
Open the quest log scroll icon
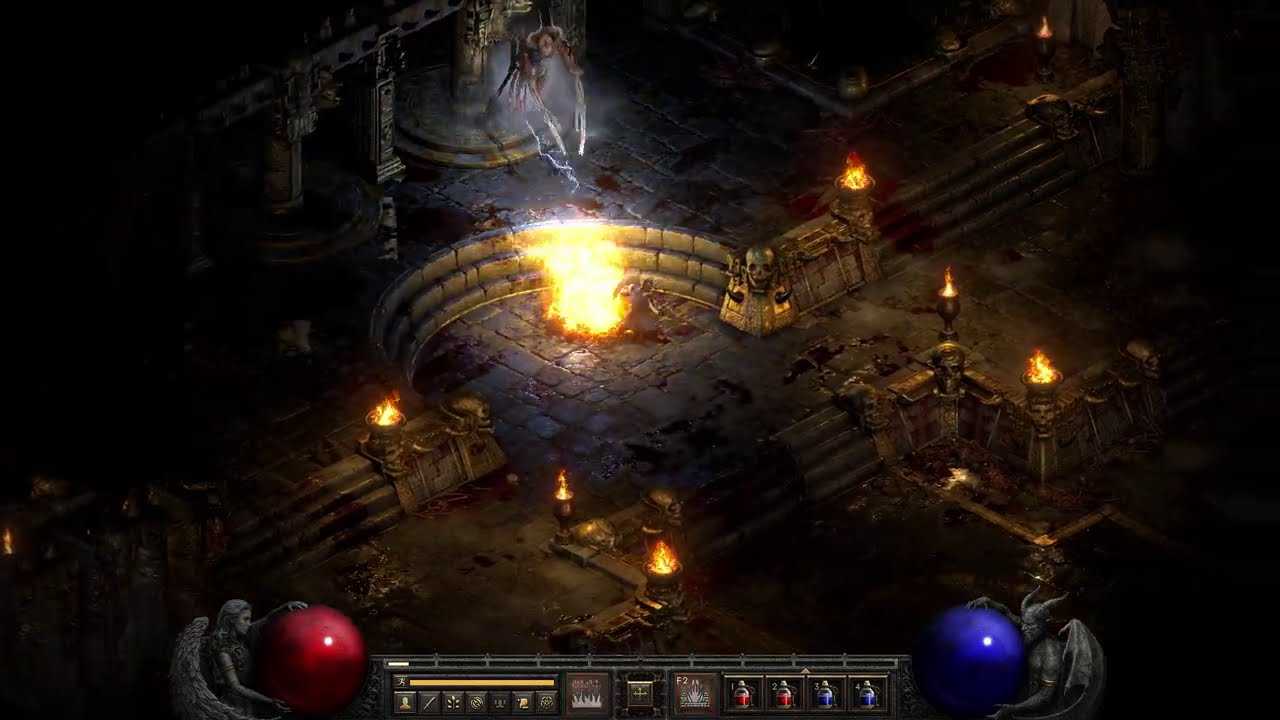coord(523,701)
